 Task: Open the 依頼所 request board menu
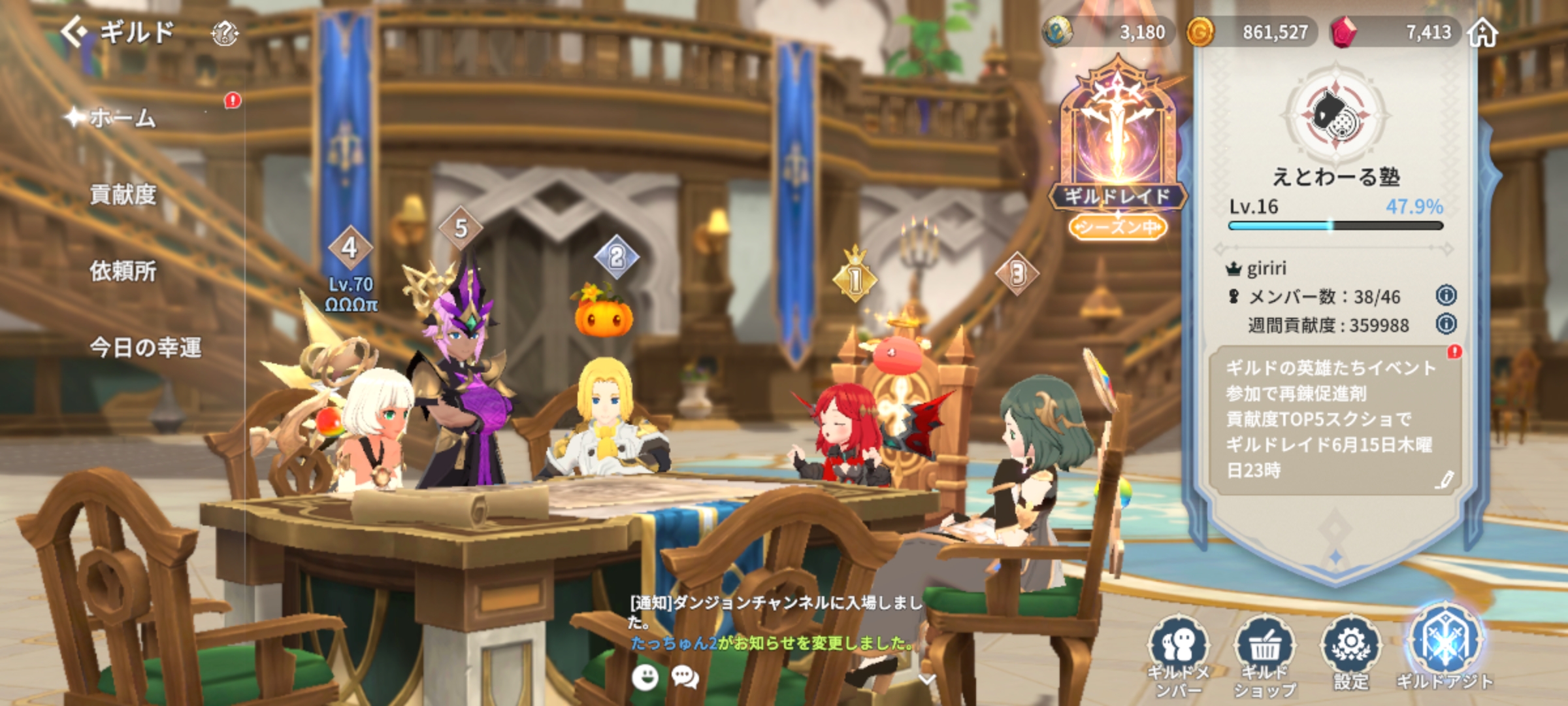pyautogui.click(x=123, y=271)
